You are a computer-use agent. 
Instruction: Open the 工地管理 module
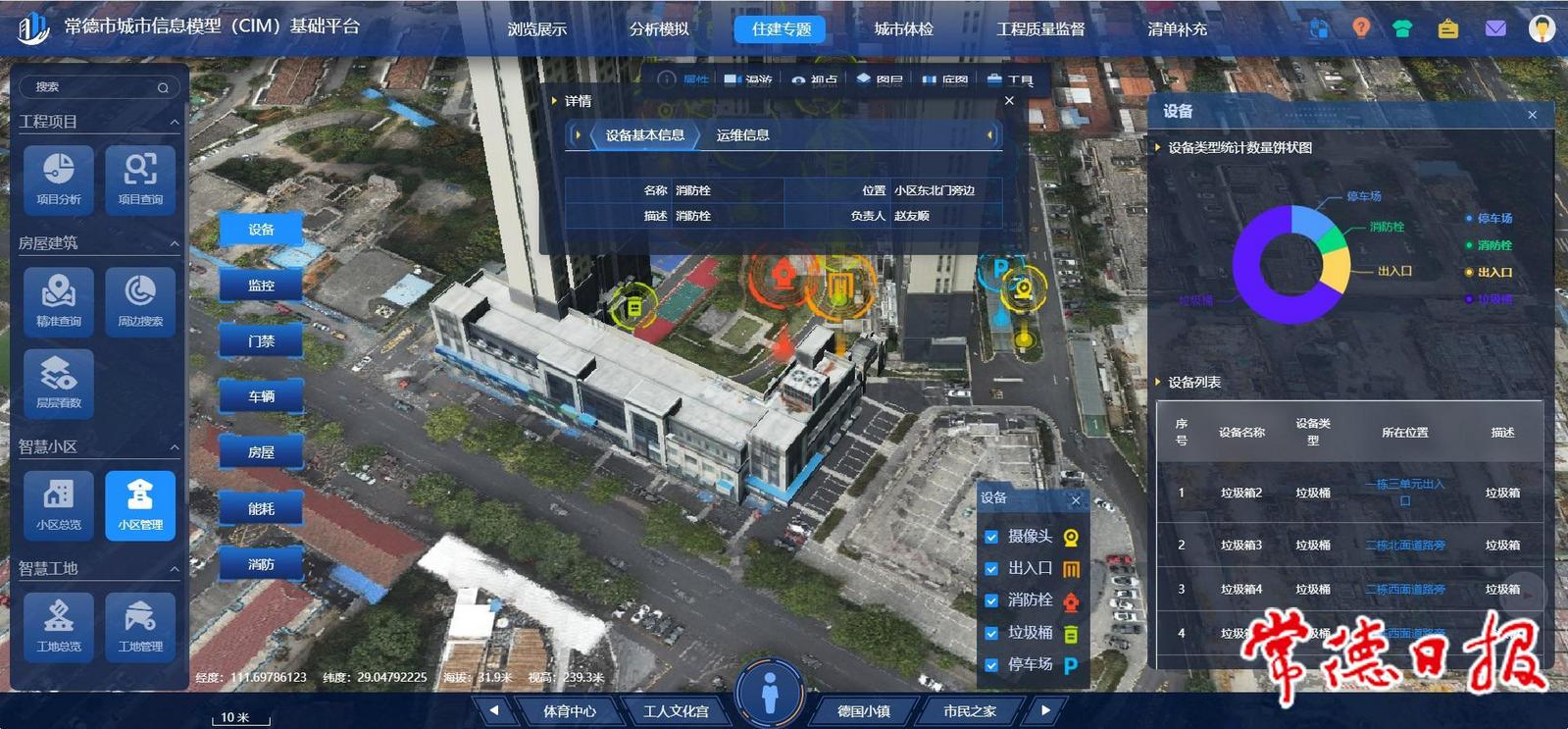140,625
